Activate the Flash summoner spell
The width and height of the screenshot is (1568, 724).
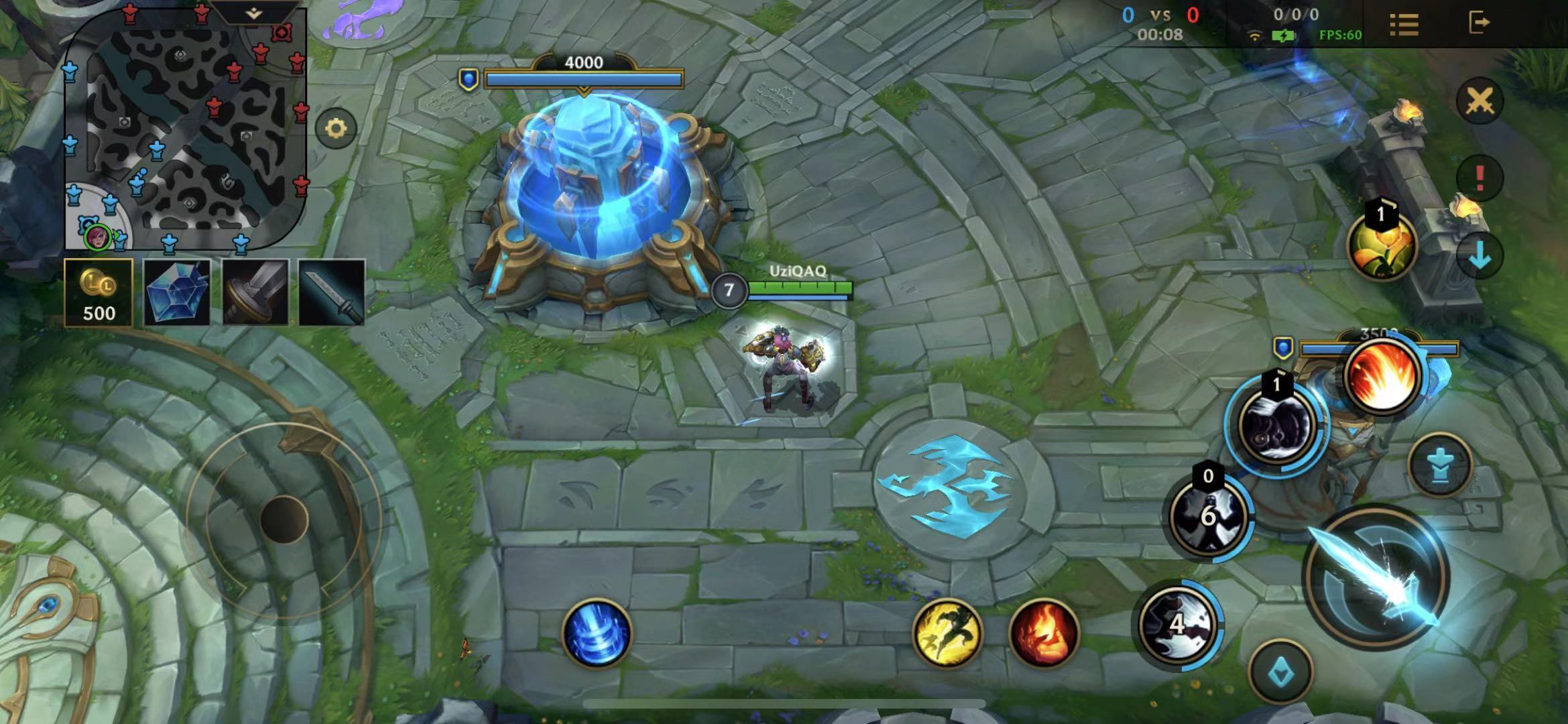947,633
